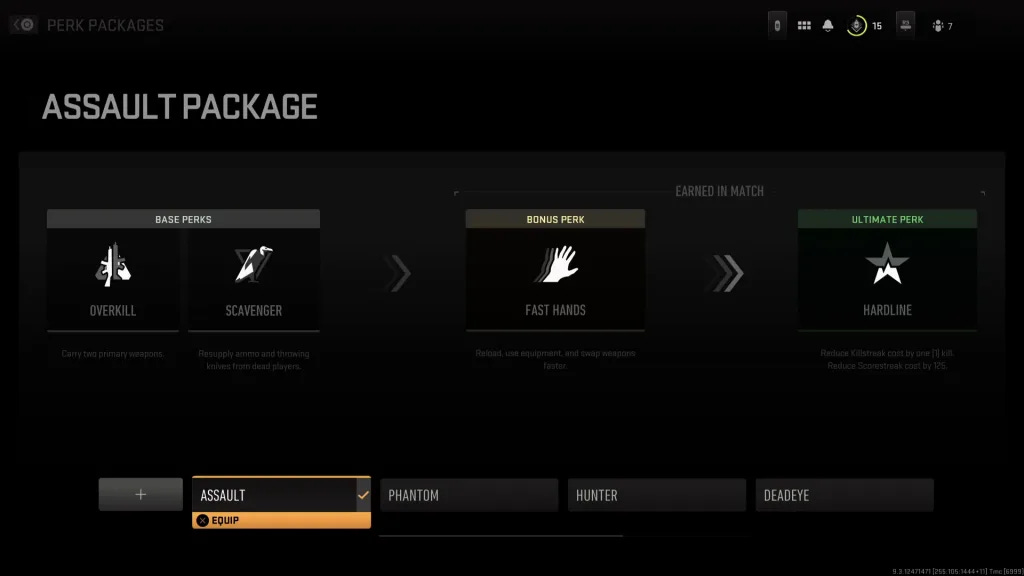This screenshot has width=1024, height=576.
Task: Open the notifications bell
Action: (828, 26)
